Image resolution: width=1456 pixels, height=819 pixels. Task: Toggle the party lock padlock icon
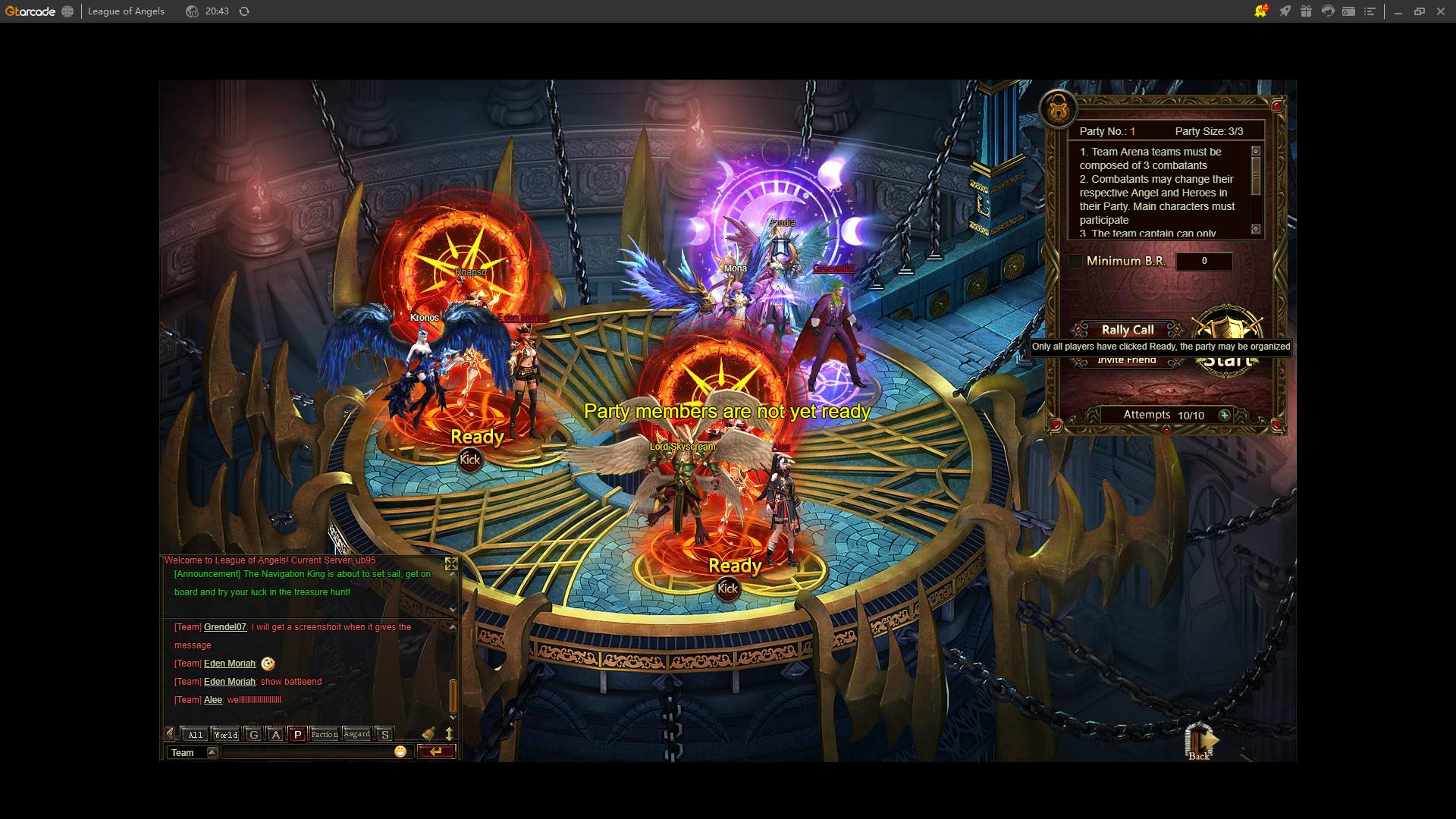point(1059,110)
